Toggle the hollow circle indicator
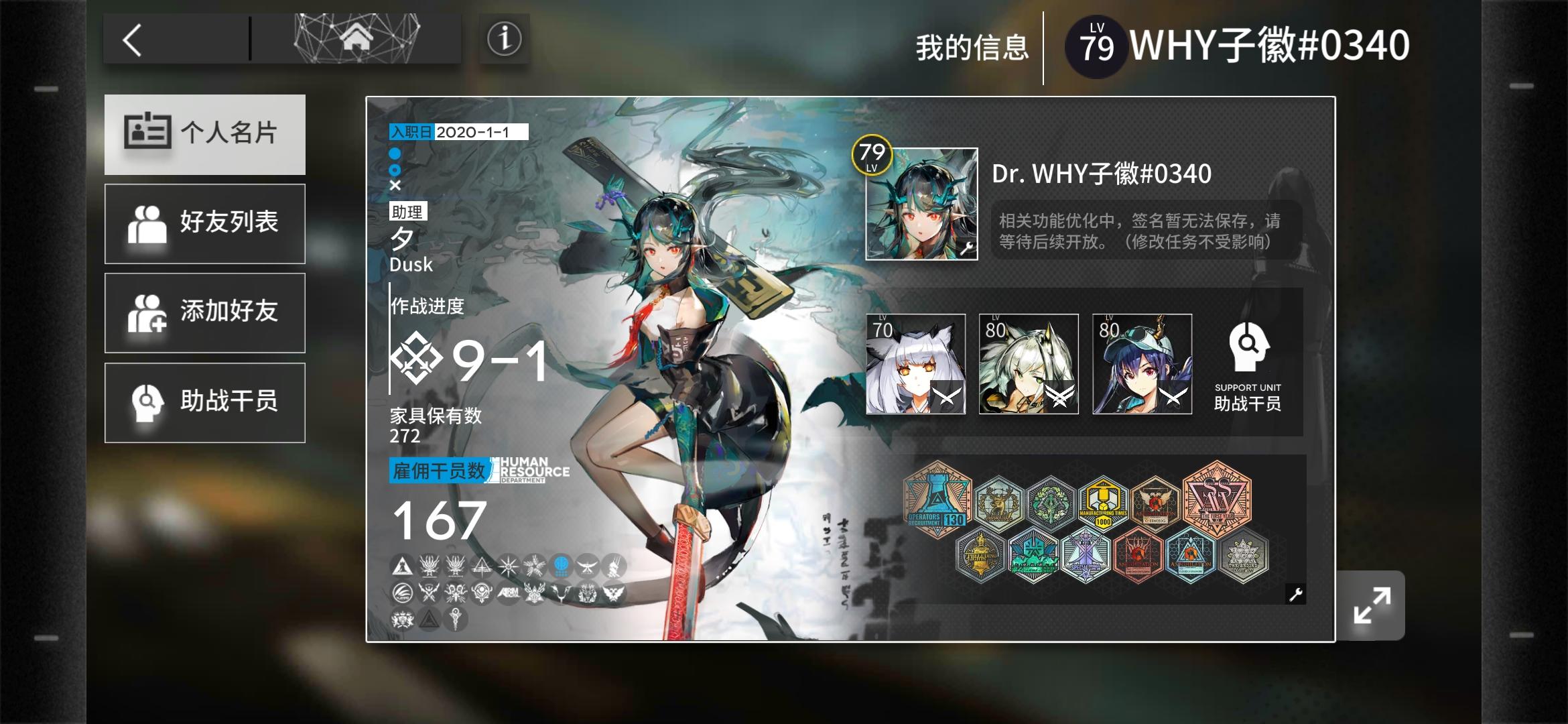 tap(395, 171)
